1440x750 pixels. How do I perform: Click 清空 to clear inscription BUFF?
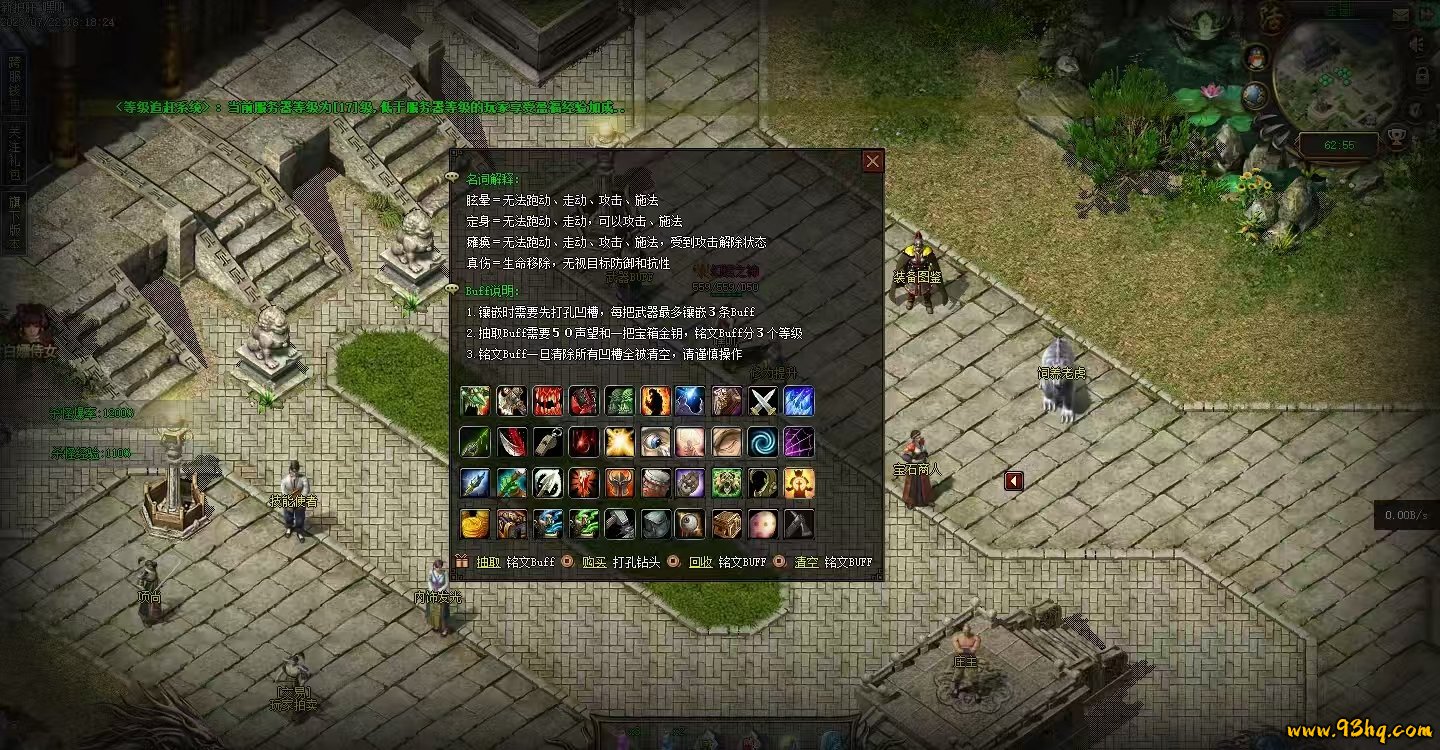coord(806,562)
